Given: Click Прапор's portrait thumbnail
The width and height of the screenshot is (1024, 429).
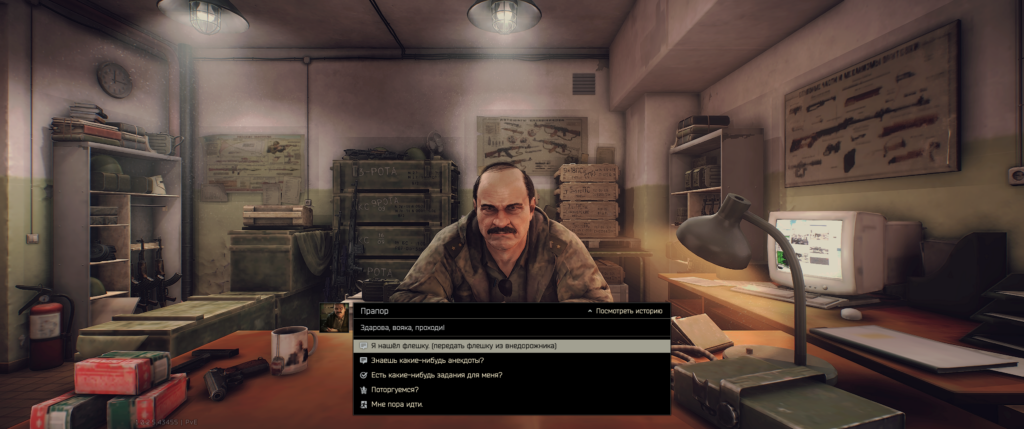Looking at the screenshot, I should [x=334, y=317].
